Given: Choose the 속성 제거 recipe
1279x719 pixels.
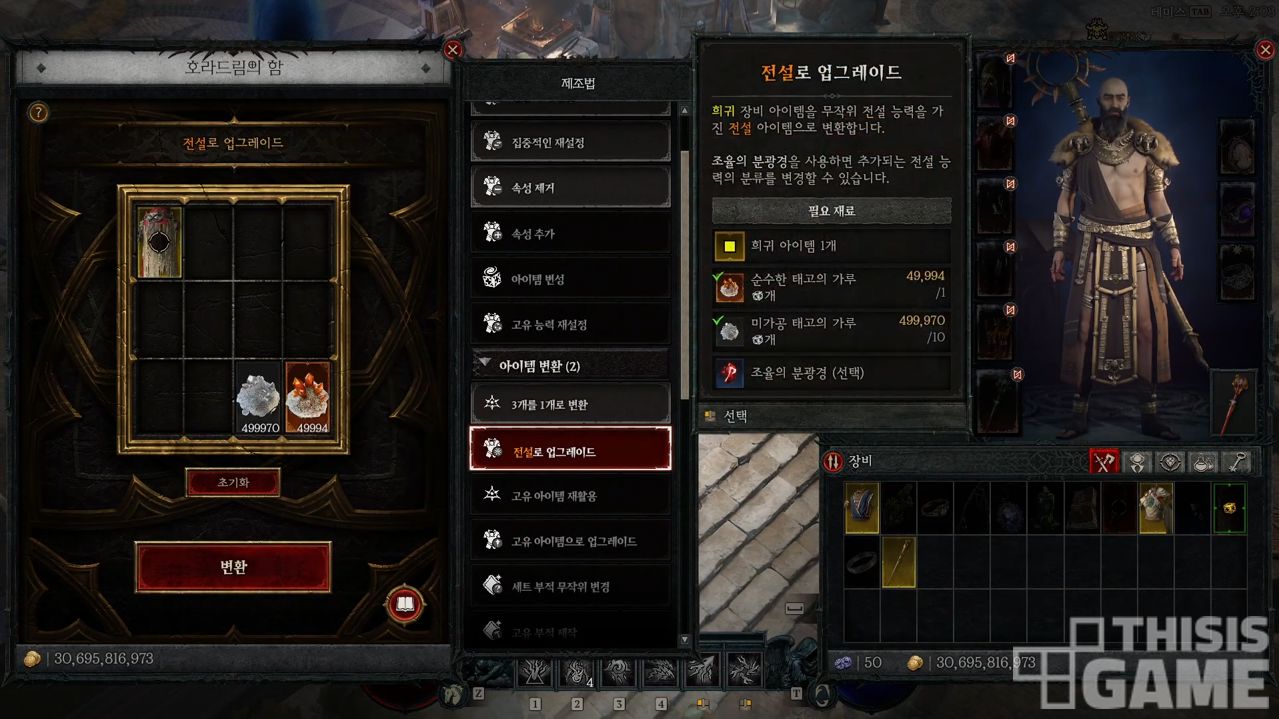Looking at the screenshot, I should [x=570, y=187].
